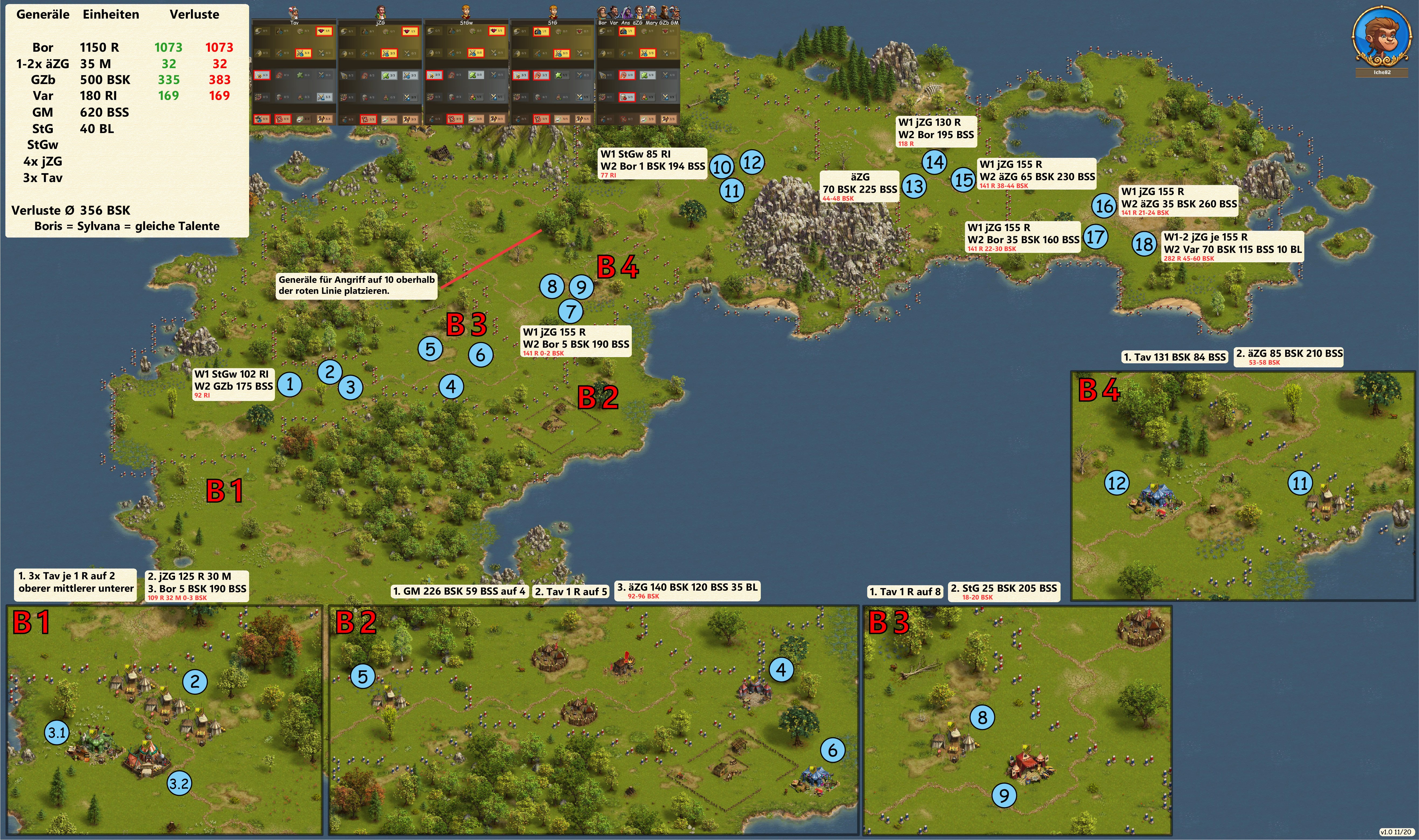Choose map marker number 15

click(963, 180)
